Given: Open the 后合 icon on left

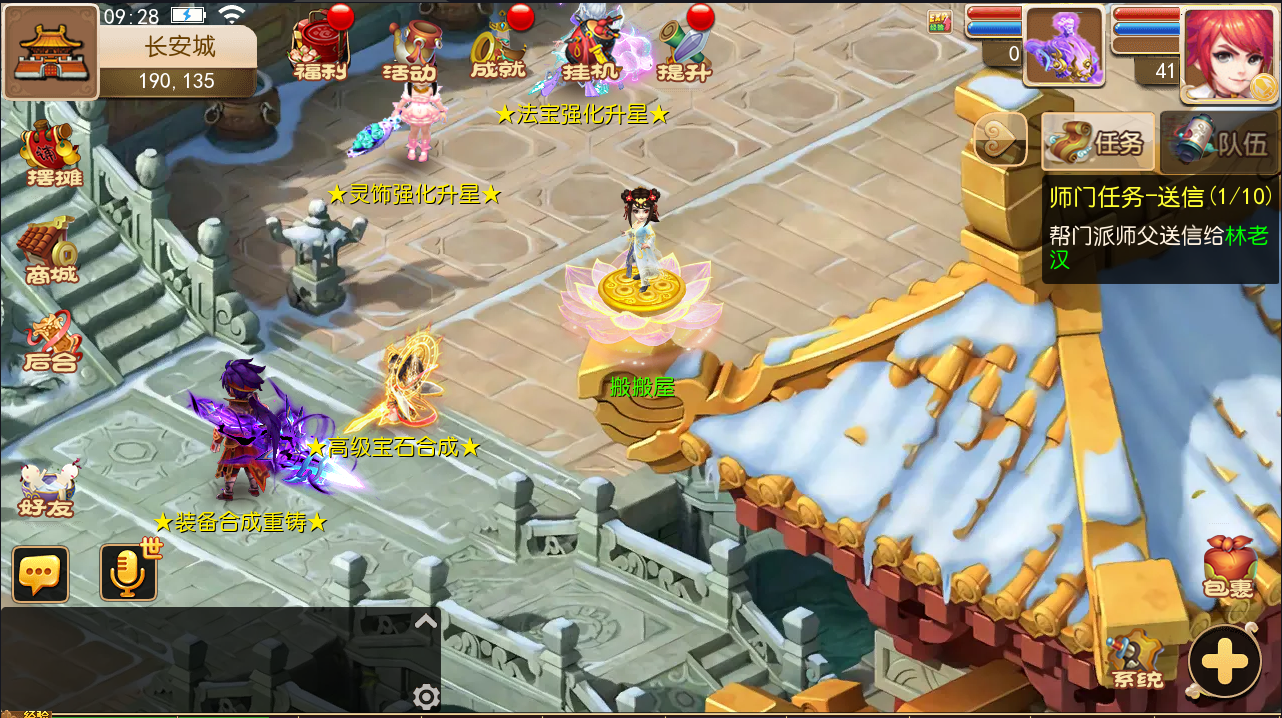Looking at the screenshot, I should point(51,343).
